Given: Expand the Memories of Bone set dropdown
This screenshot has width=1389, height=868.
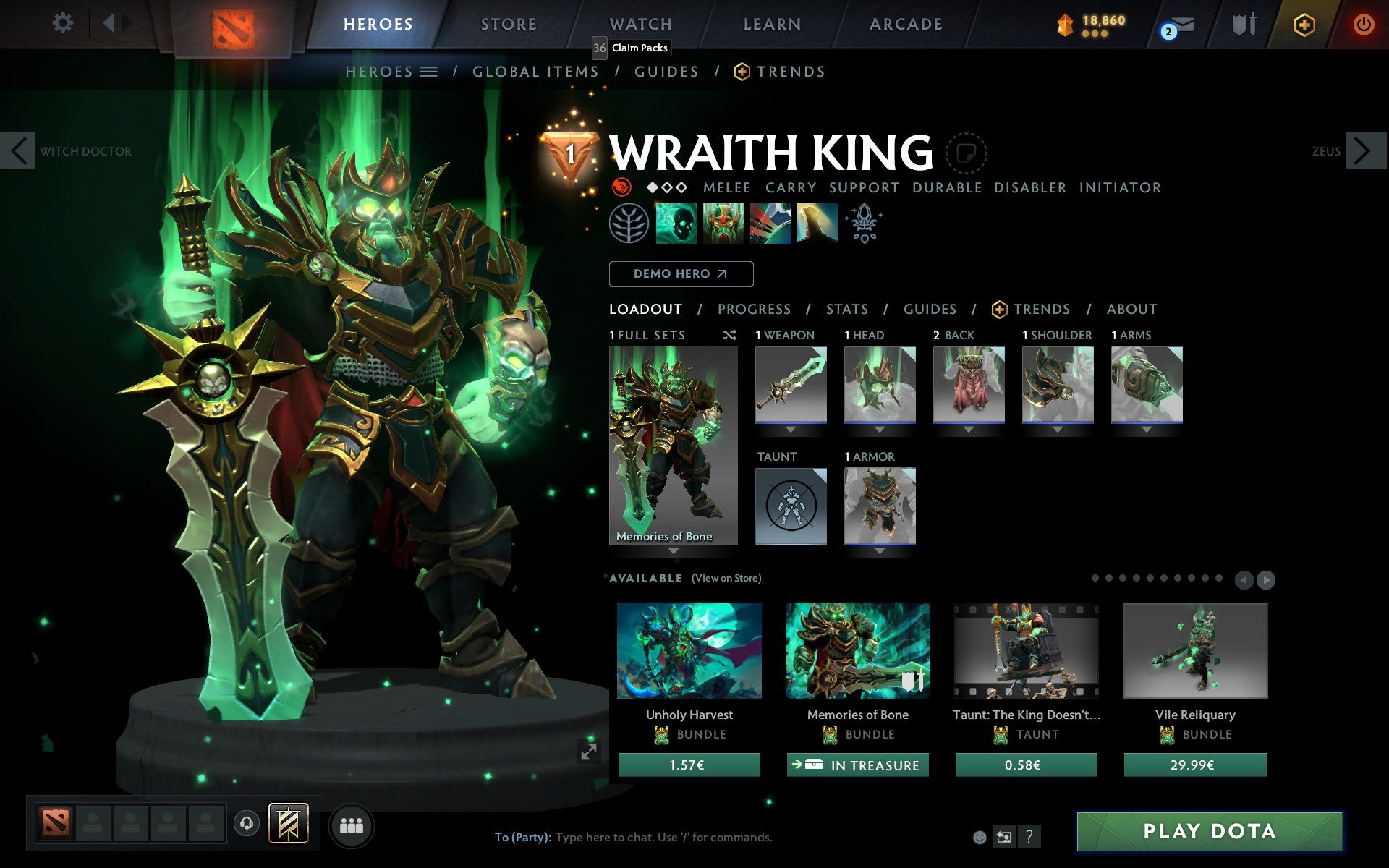Looking at the screenshot, I should pyautogui.click(x=675, y=550).
